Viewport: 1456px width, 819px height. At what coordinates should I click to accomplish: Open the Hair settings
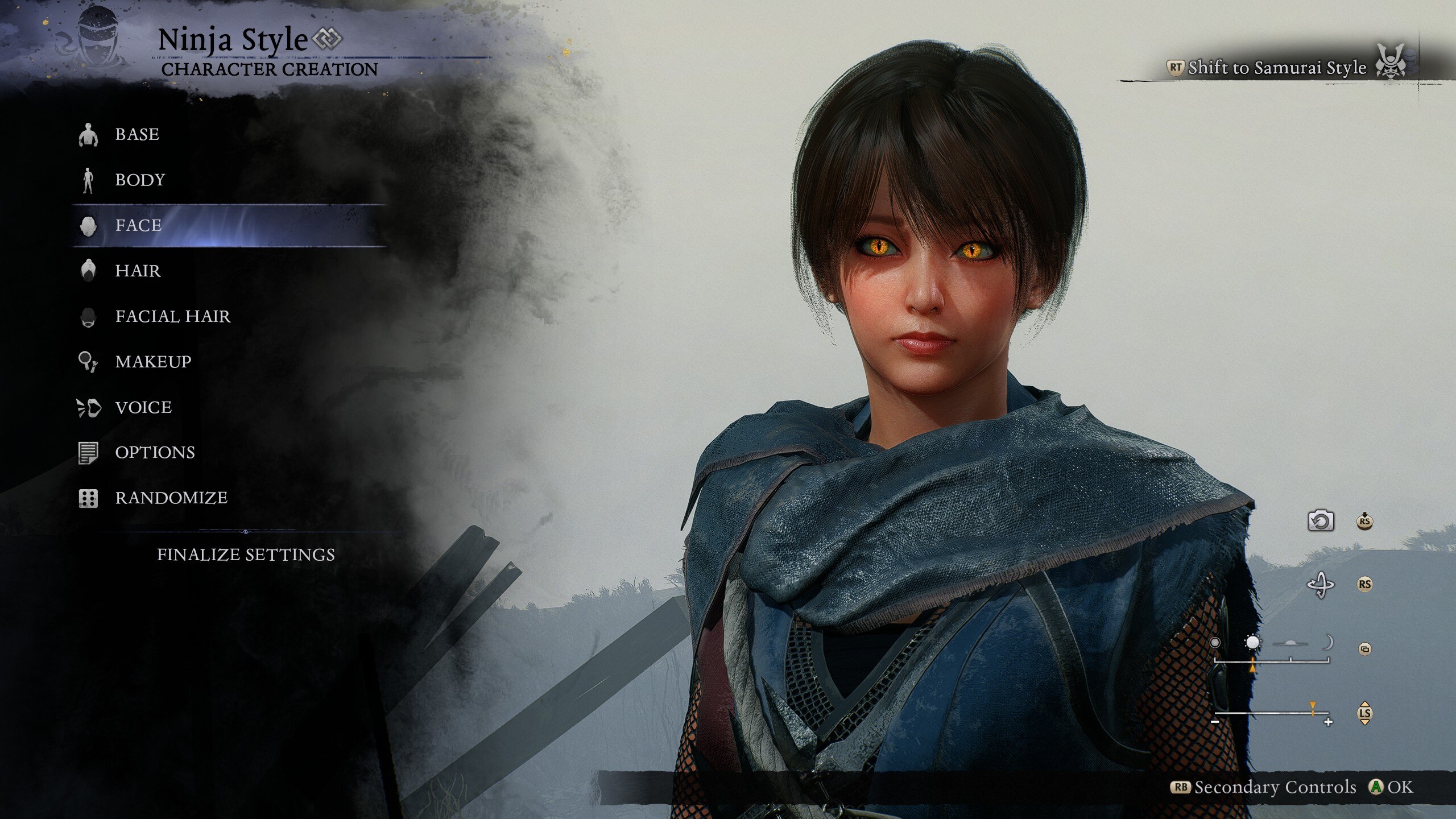138,271
